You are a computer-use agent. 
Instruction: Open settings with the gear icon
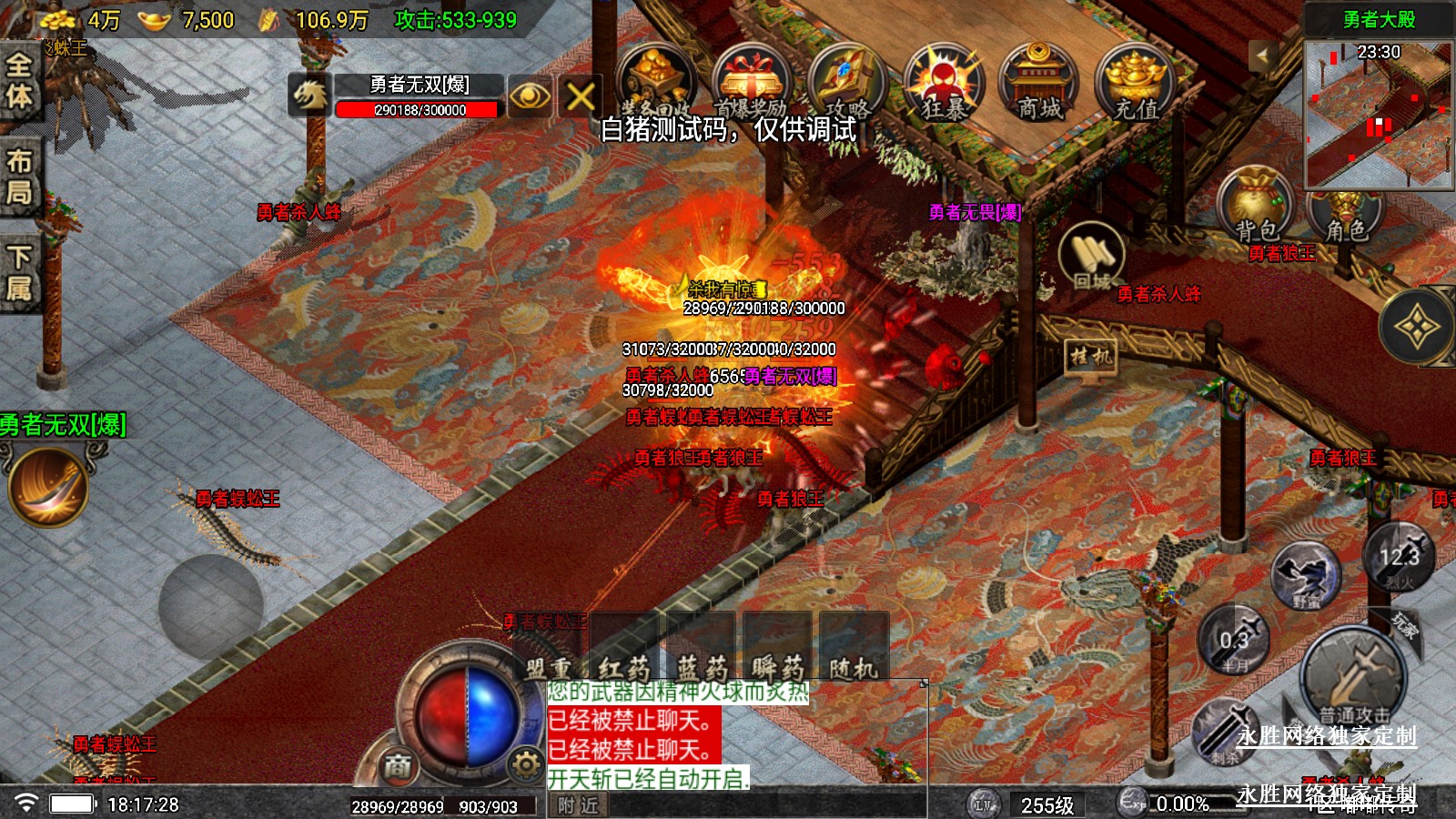click(525, 764)
